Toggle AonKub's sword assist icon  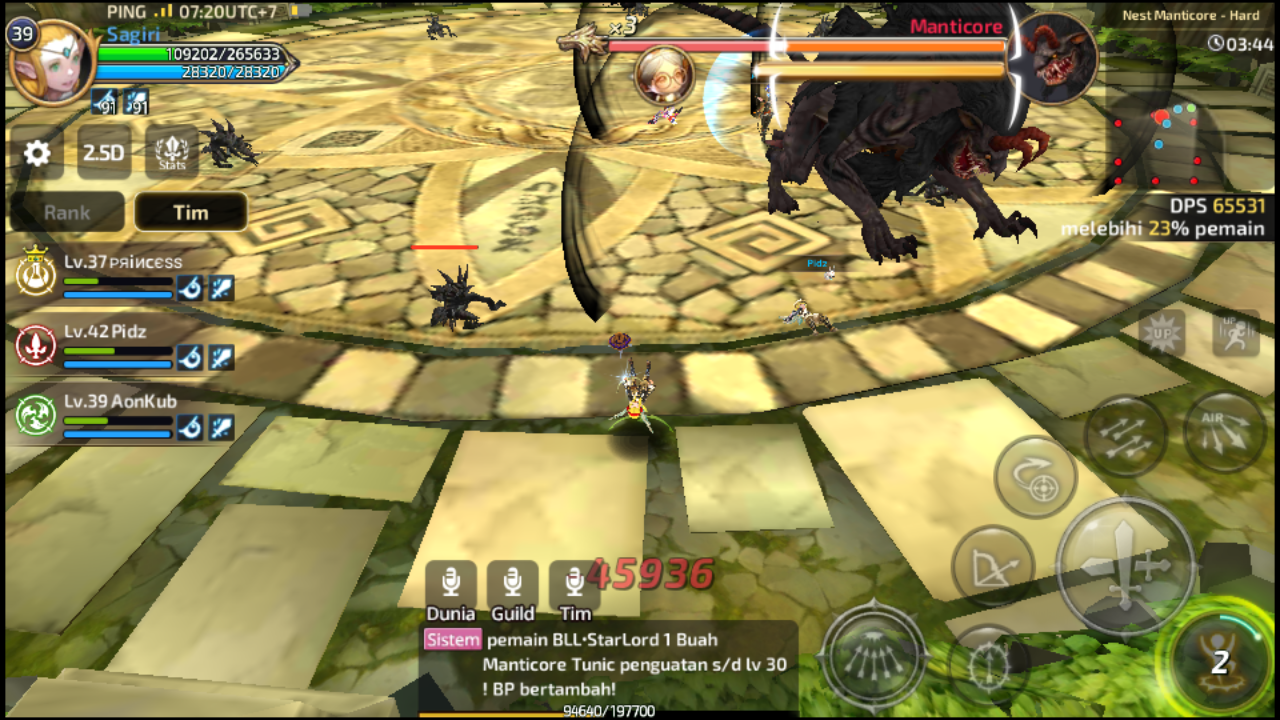(x=221, y=426)
